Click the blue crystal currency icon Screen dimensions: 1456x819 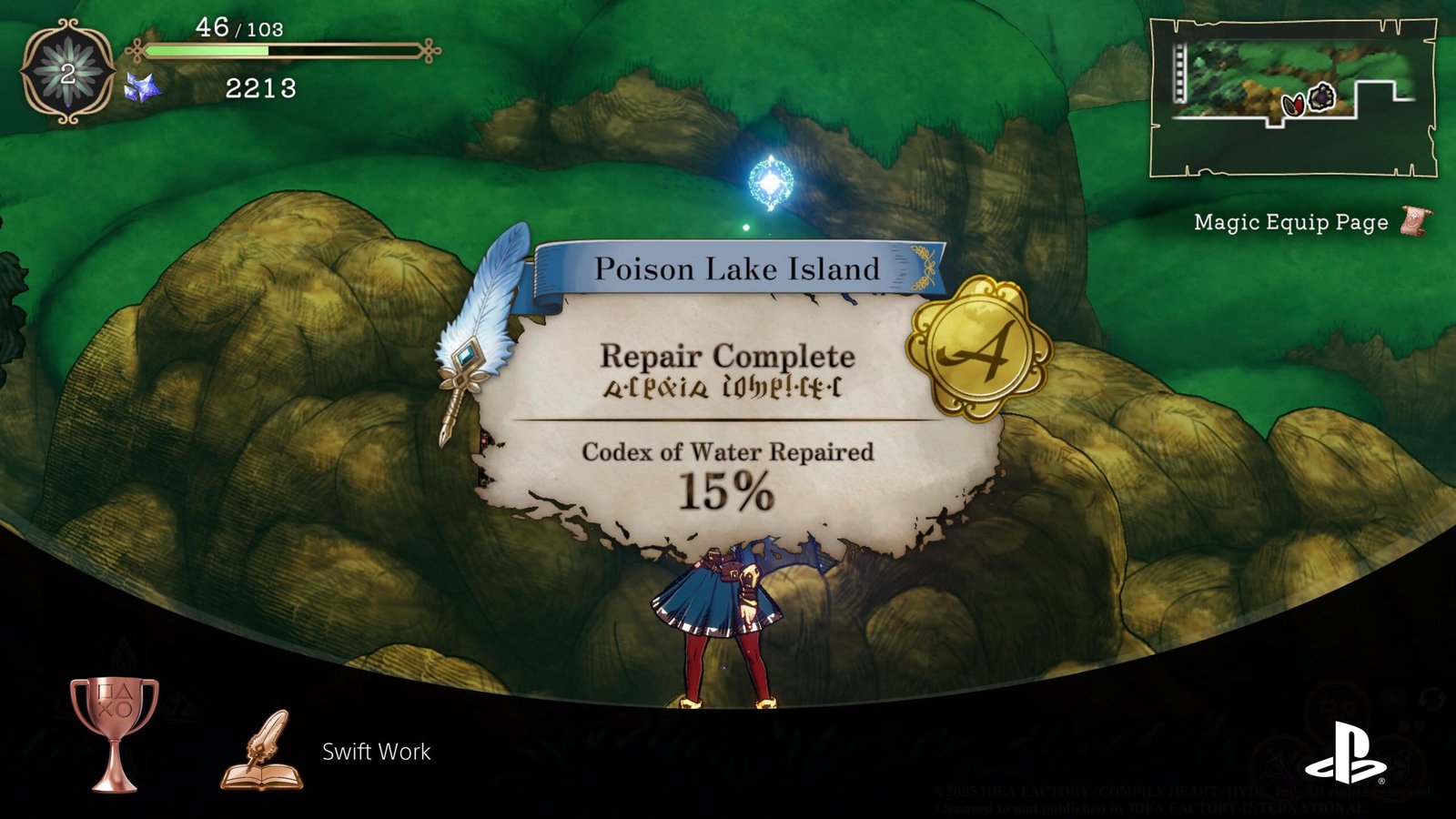point(142,88)
